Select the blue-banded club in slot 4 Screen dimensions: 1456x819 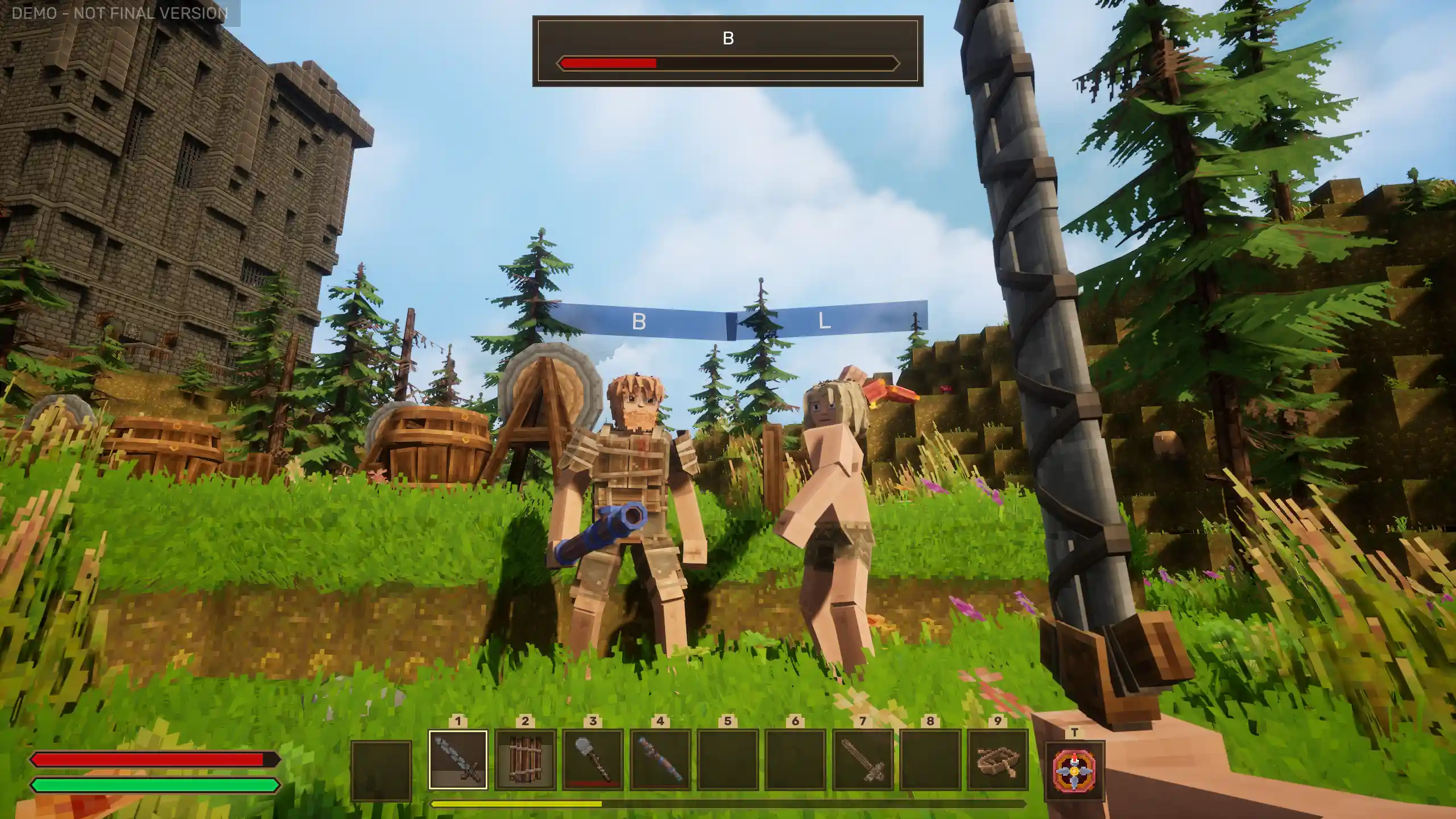pyautogui.click(x=660, y=760)
